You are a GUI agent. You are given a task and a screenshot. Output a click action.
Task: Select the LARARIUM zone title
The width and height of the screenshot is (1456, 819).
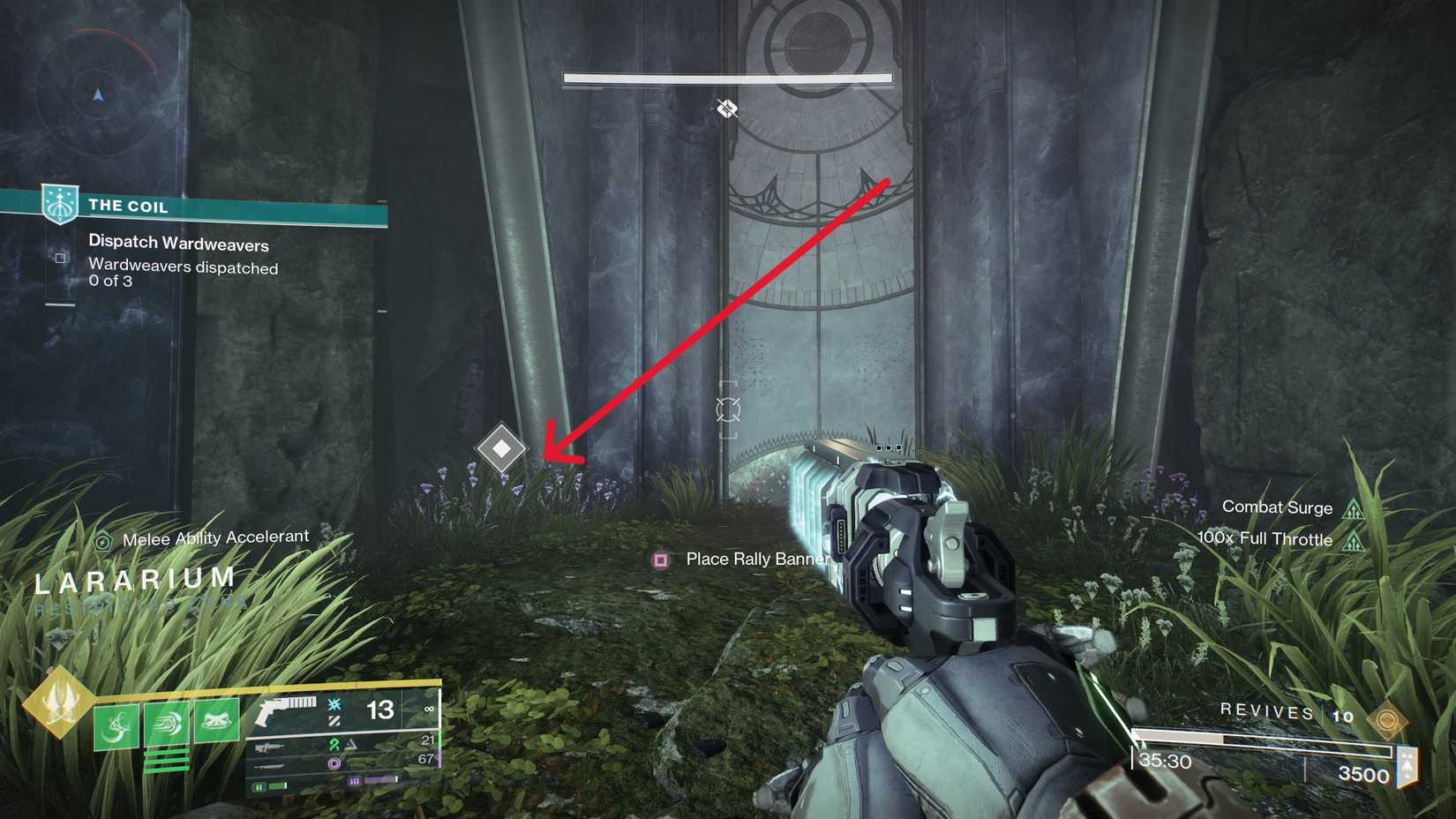(132, 580)
